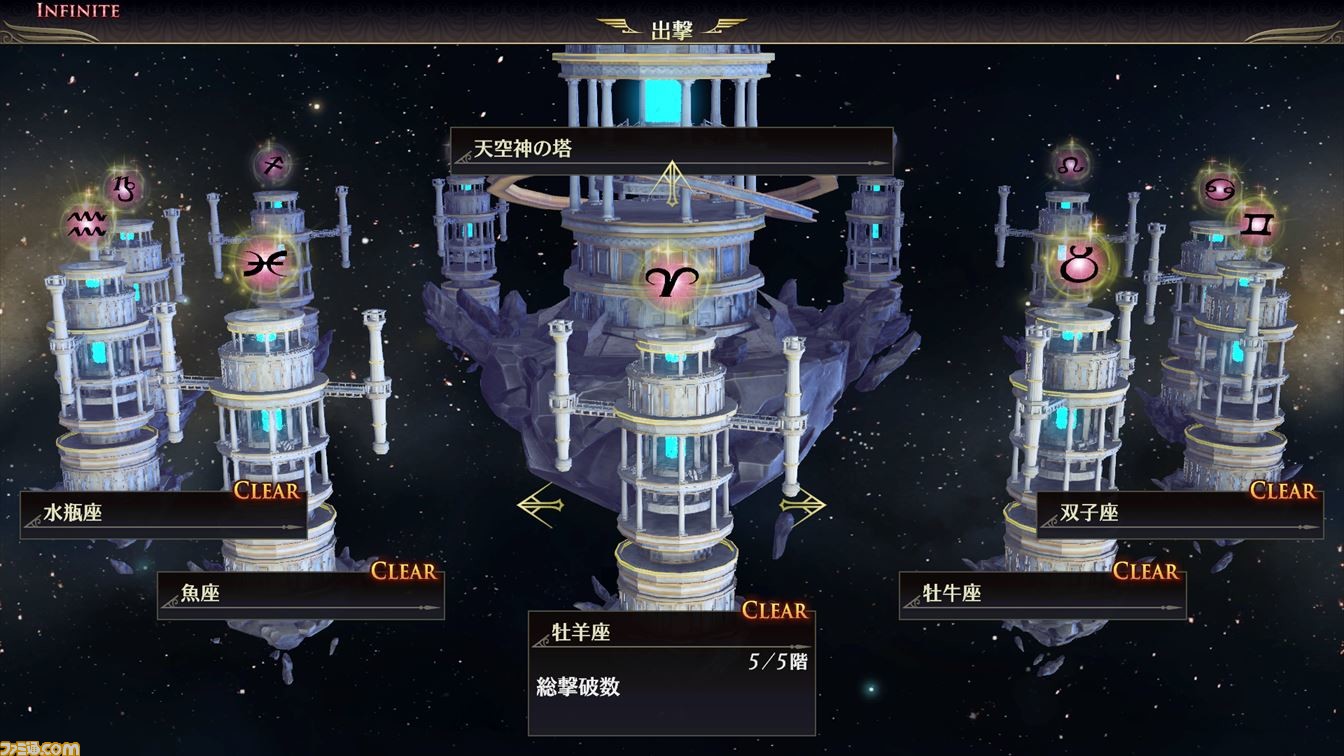Select the 天空神の塔 stage label
Screen dimensions: 1344x756
pos(670,150)
